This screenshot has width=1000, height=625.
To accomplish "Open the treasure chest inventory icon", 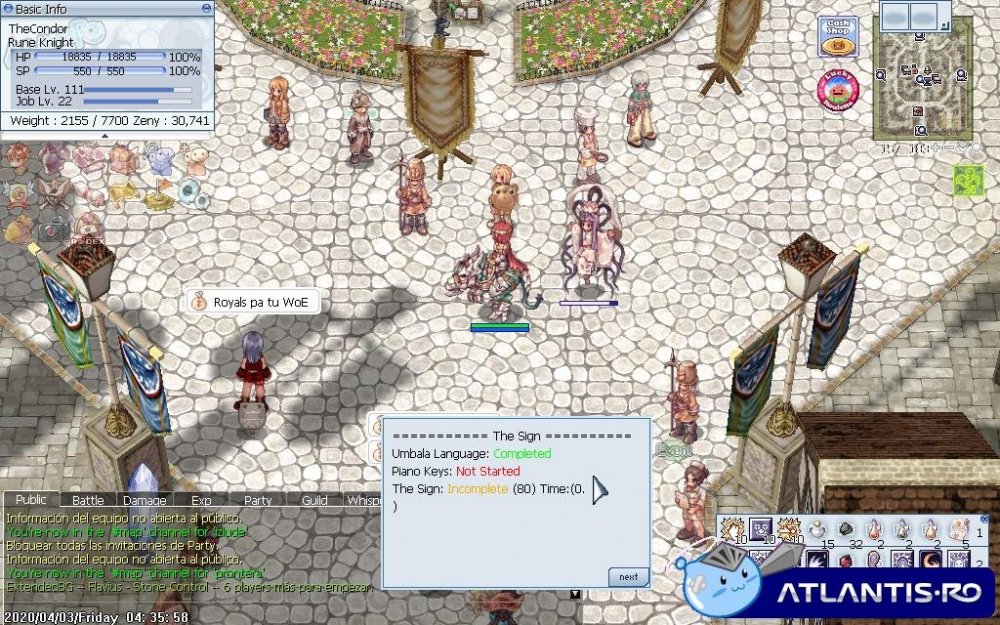I will pyautogui.click(x=122, y=158).
